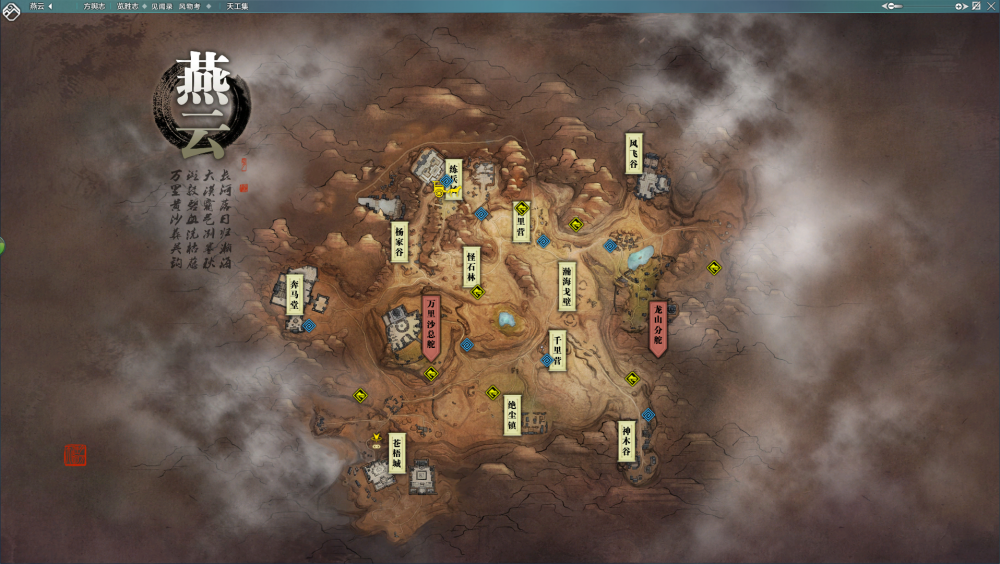The width and height of the screenshot is (1000, 564).
Task: Switch to the 天工集 tab
Action: [237, 6]
